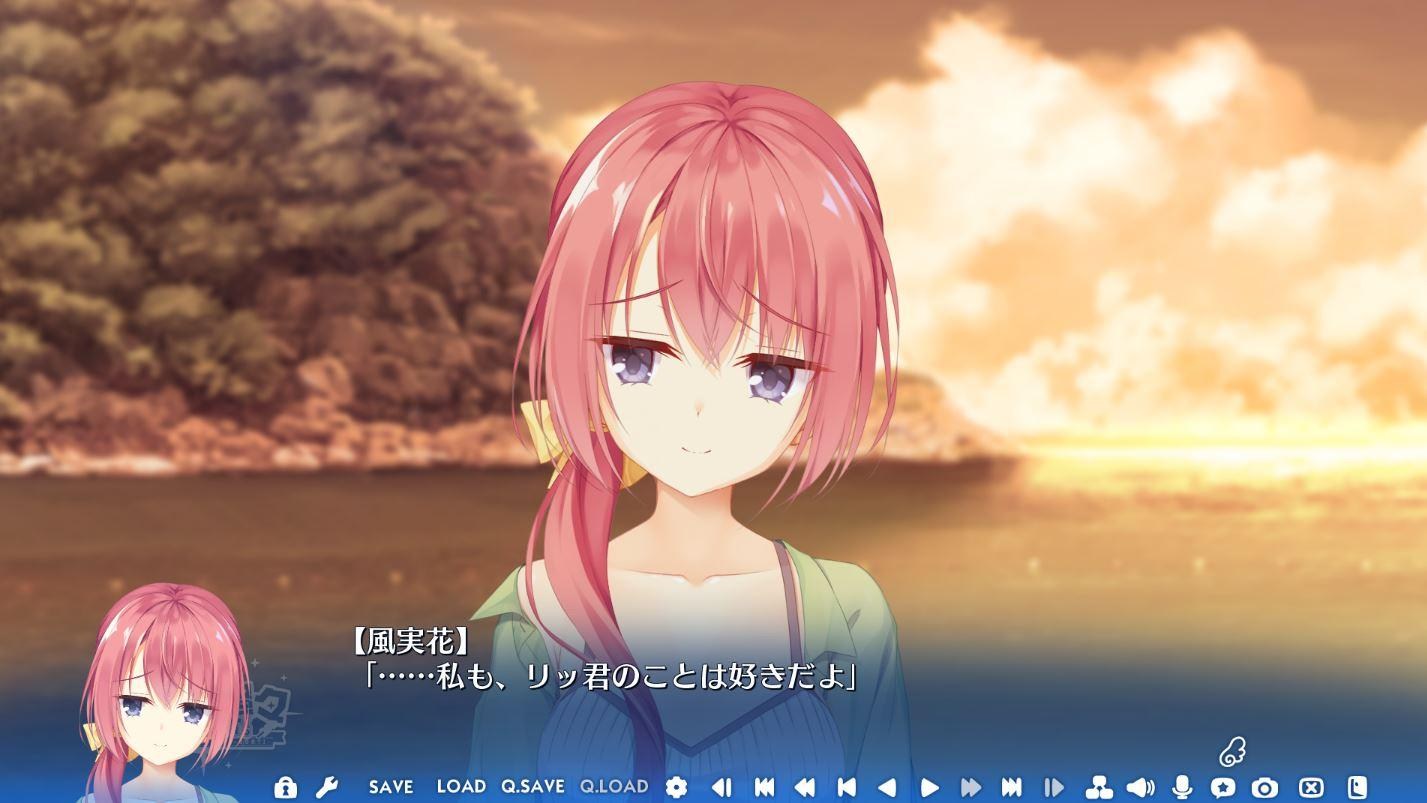
Task: Perform a quick load with Q.LOAD
Action: 615,788
